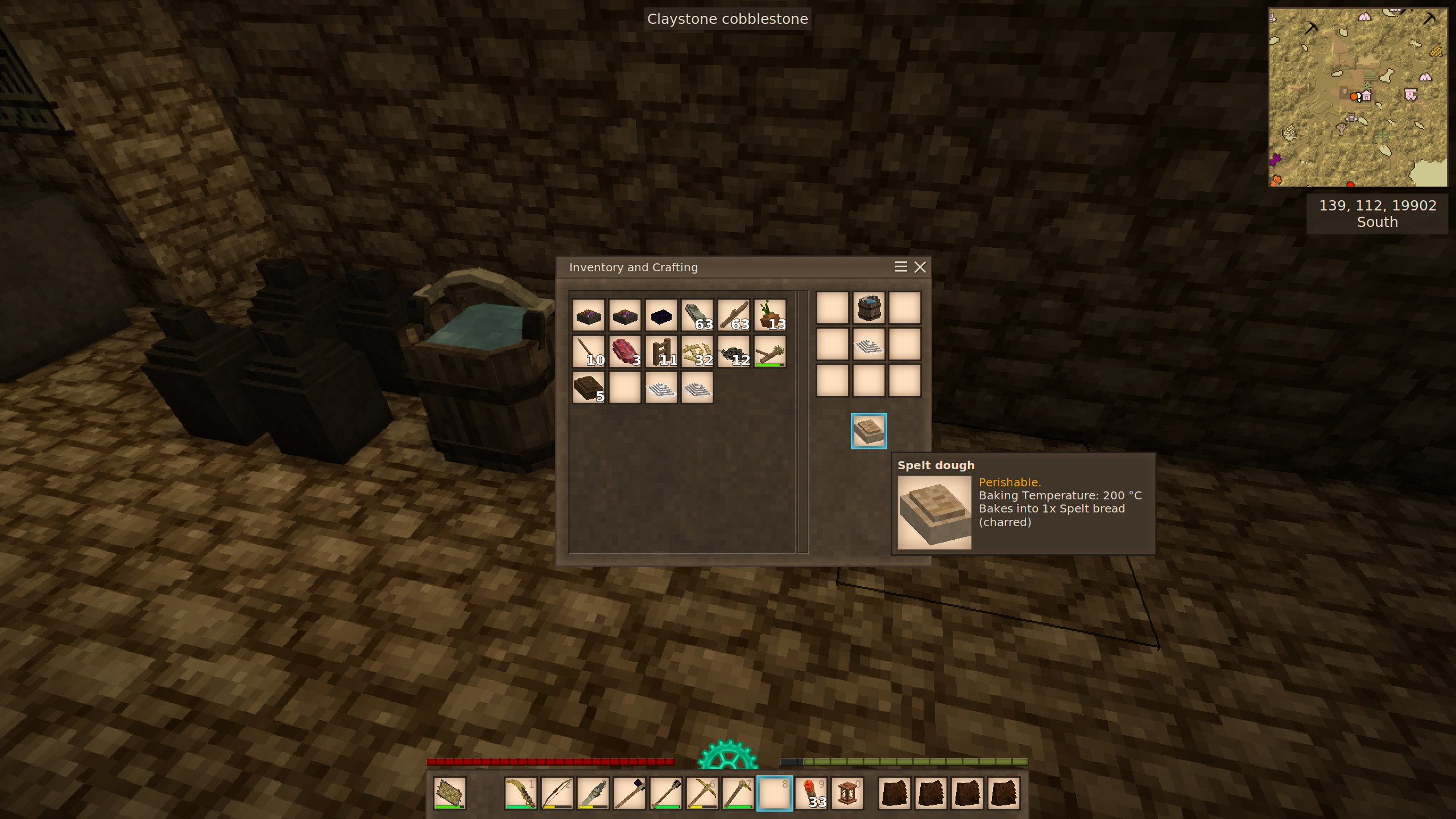Select the stack of 13 potted seedlings

point(770,315)
